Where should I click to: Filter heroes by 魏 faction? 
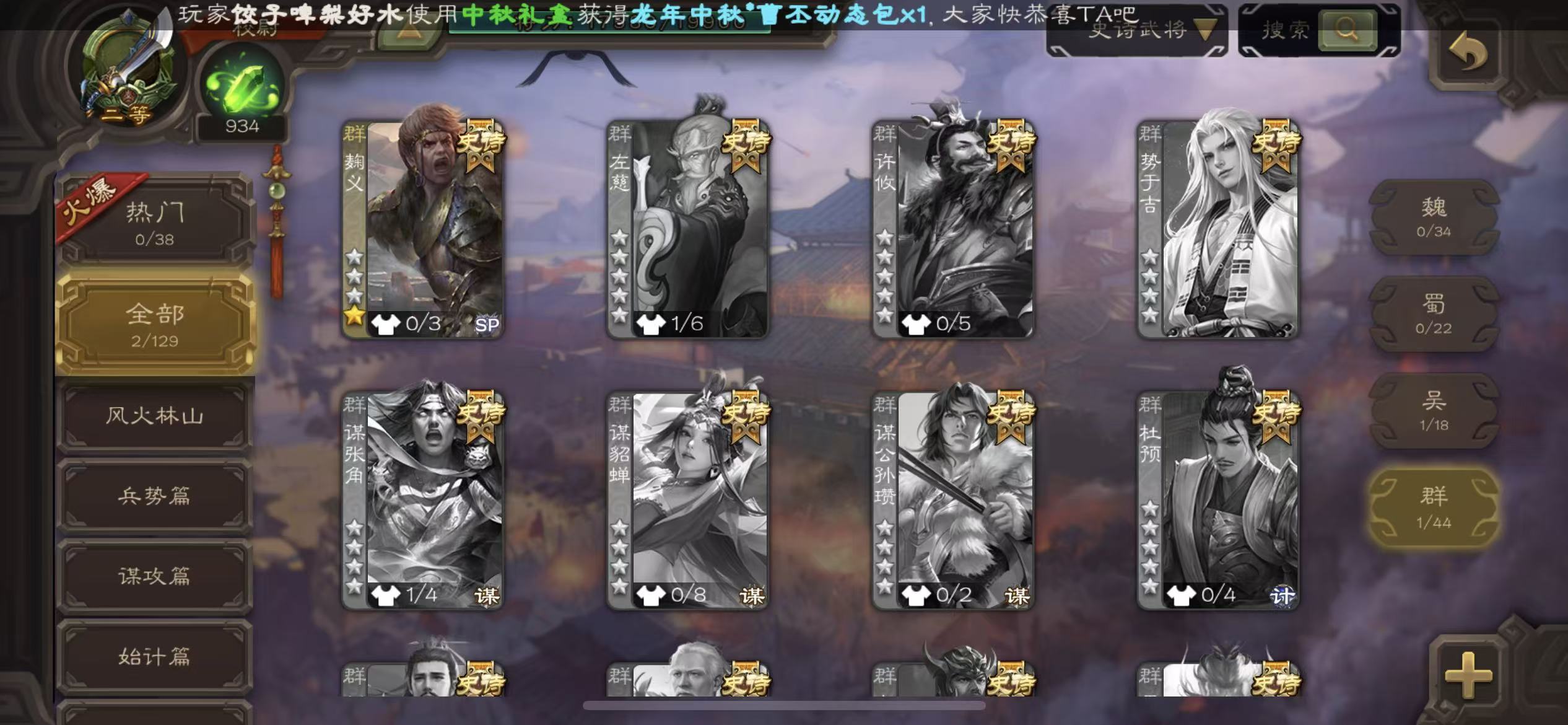[1434, 217]
